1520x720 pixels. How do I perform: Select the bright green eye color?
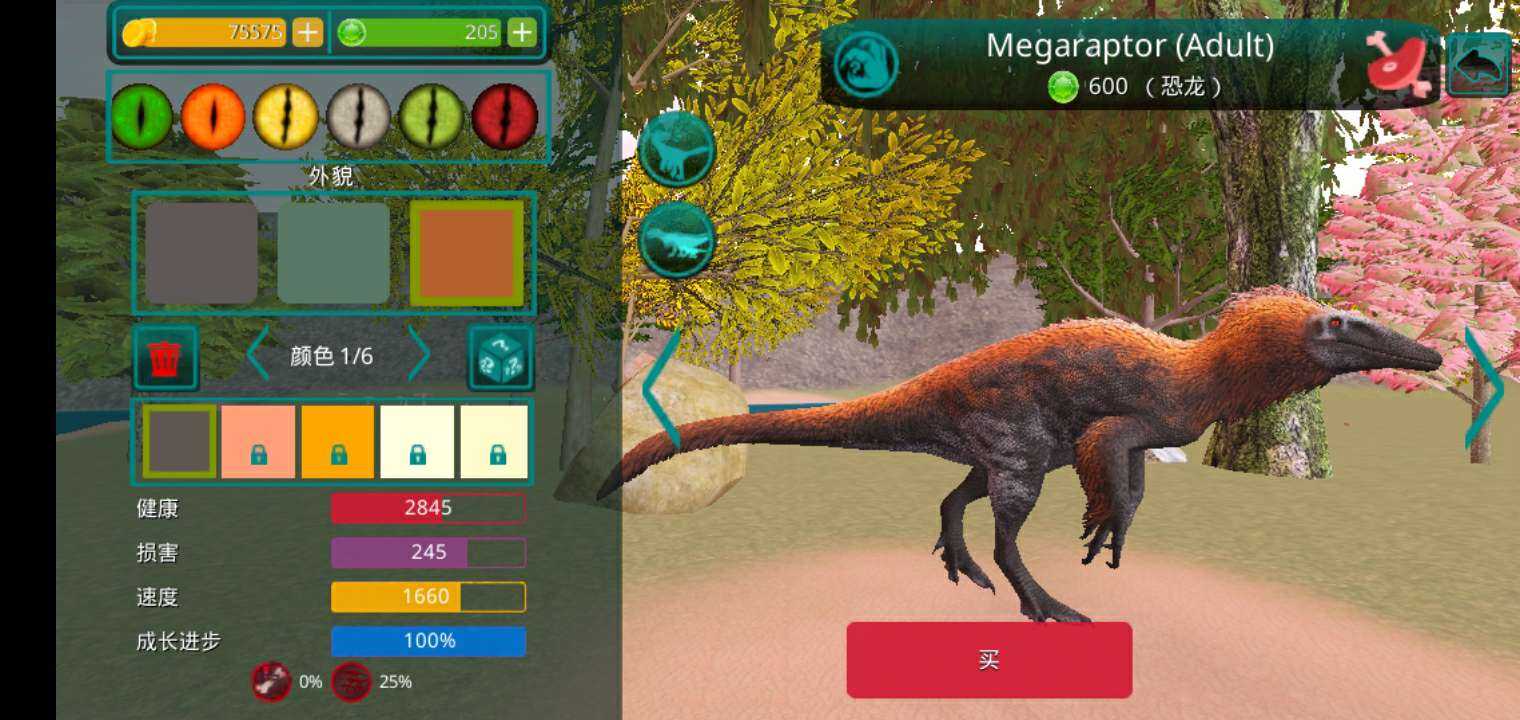coord(141,116)
